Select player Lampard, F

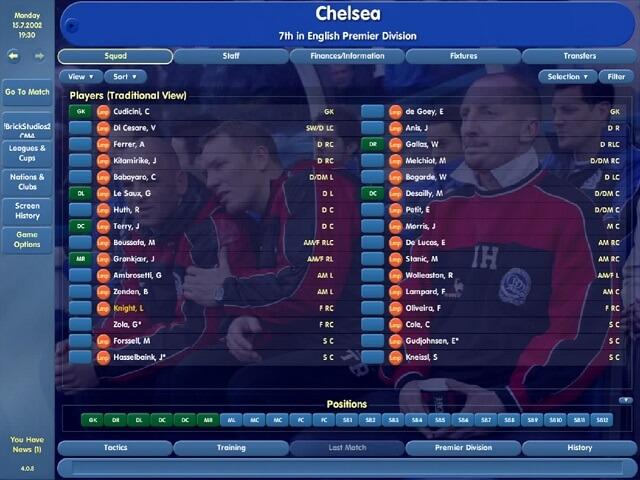[x=428, y=291]
